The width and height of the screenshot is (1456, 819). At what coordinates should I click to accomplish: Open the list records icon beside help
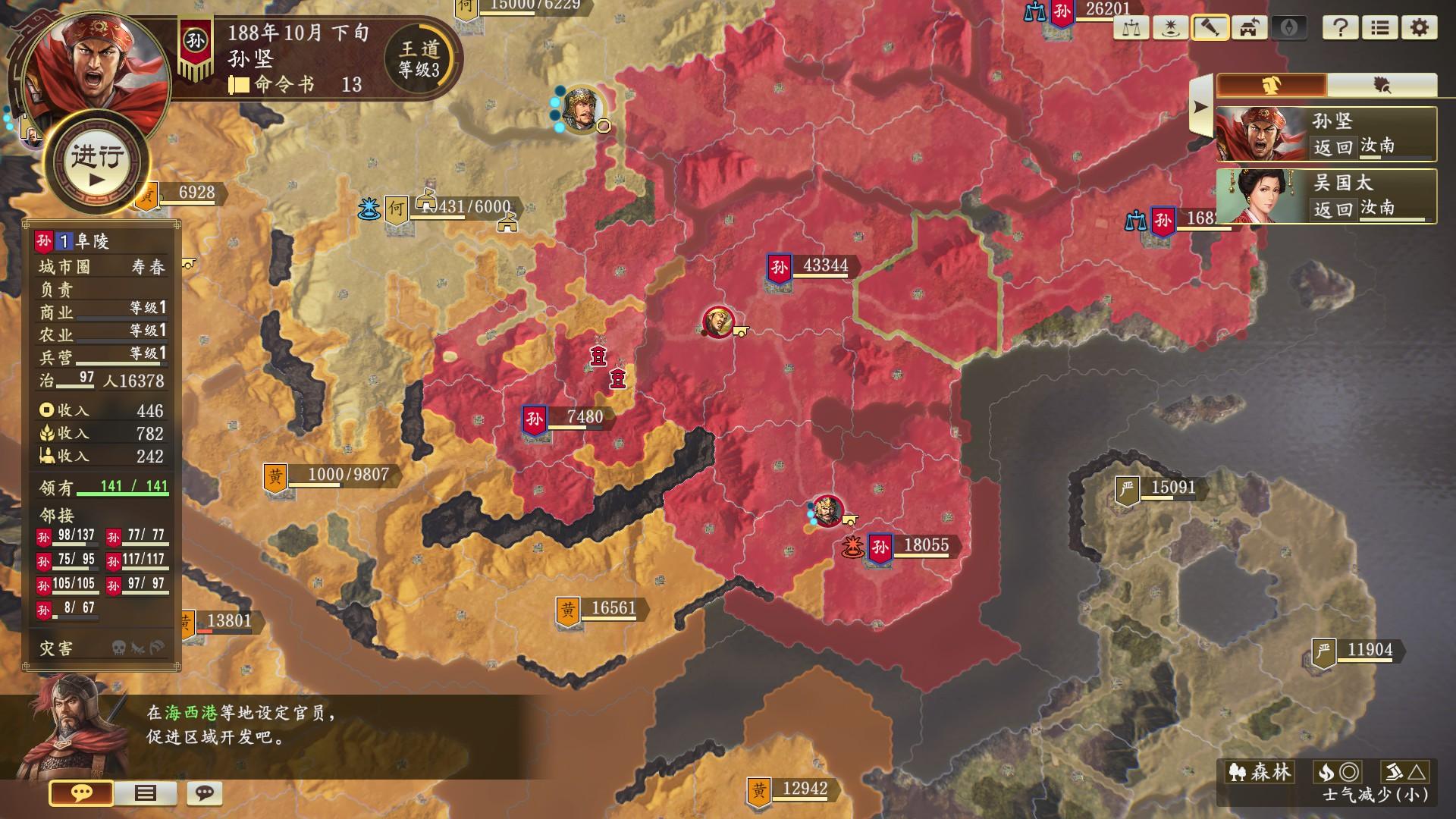click(1381, 28)
